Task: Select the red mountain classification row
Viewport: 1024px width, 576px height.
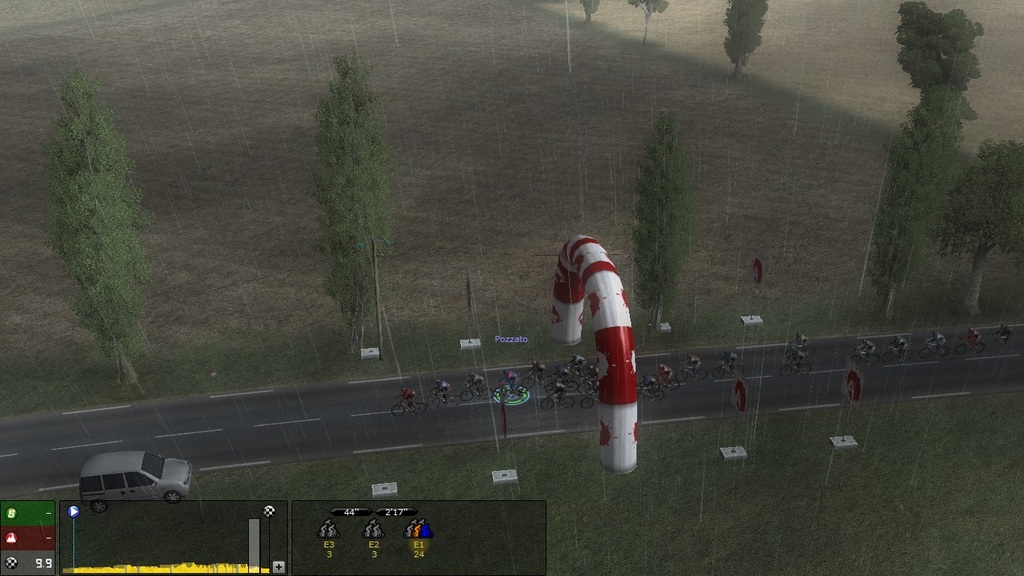Action: tap(27, 538)
